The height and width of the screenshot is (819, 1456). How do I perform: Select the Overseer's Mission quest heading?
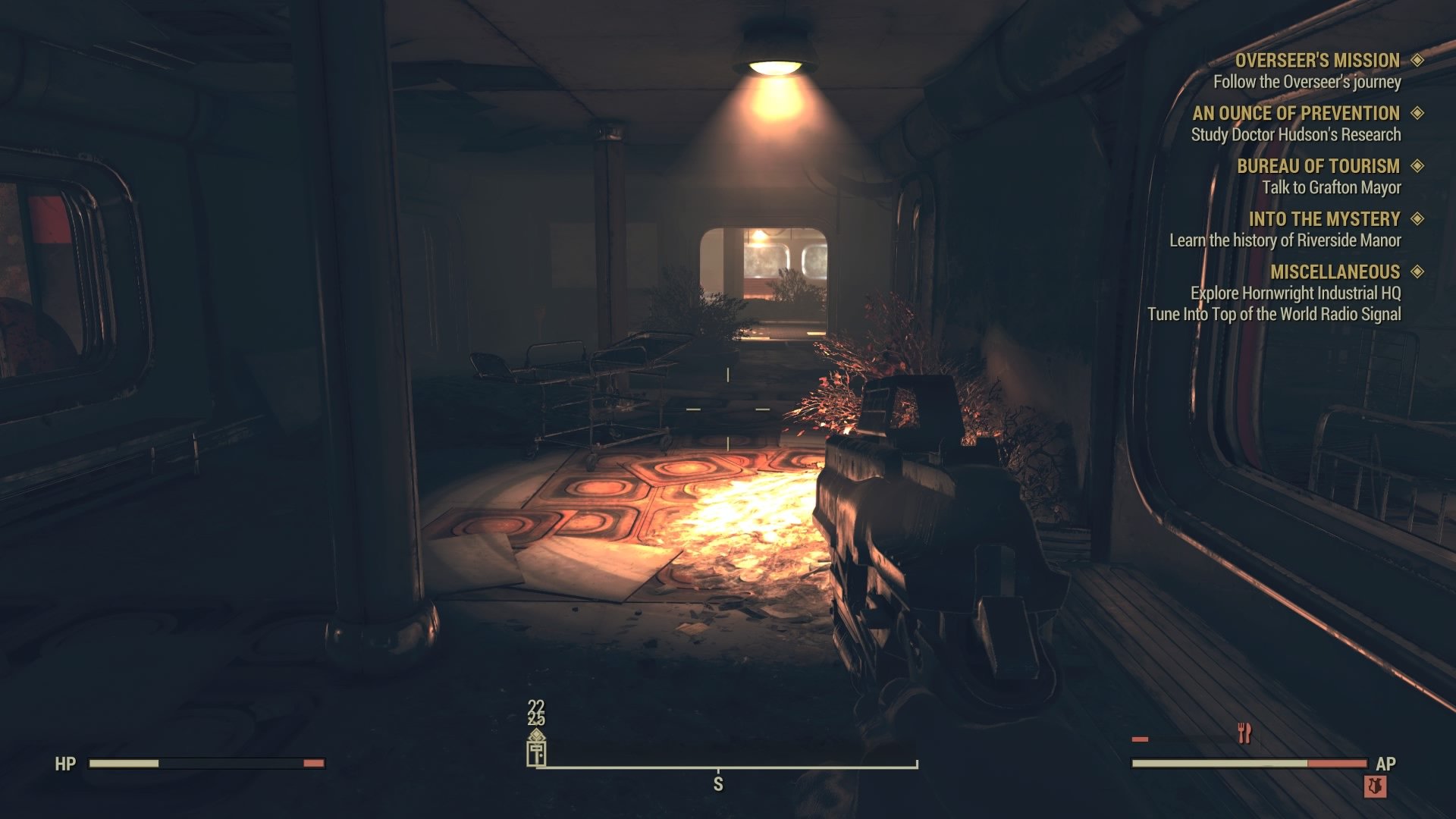coord(1318,60)
